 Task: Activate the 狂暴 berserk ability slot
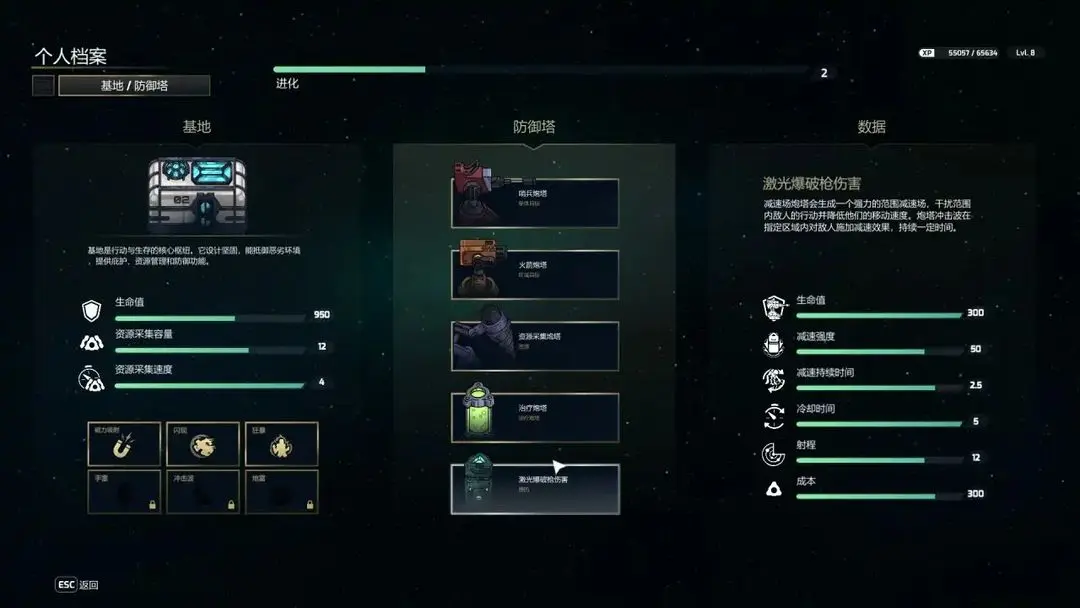pos(282,444)
